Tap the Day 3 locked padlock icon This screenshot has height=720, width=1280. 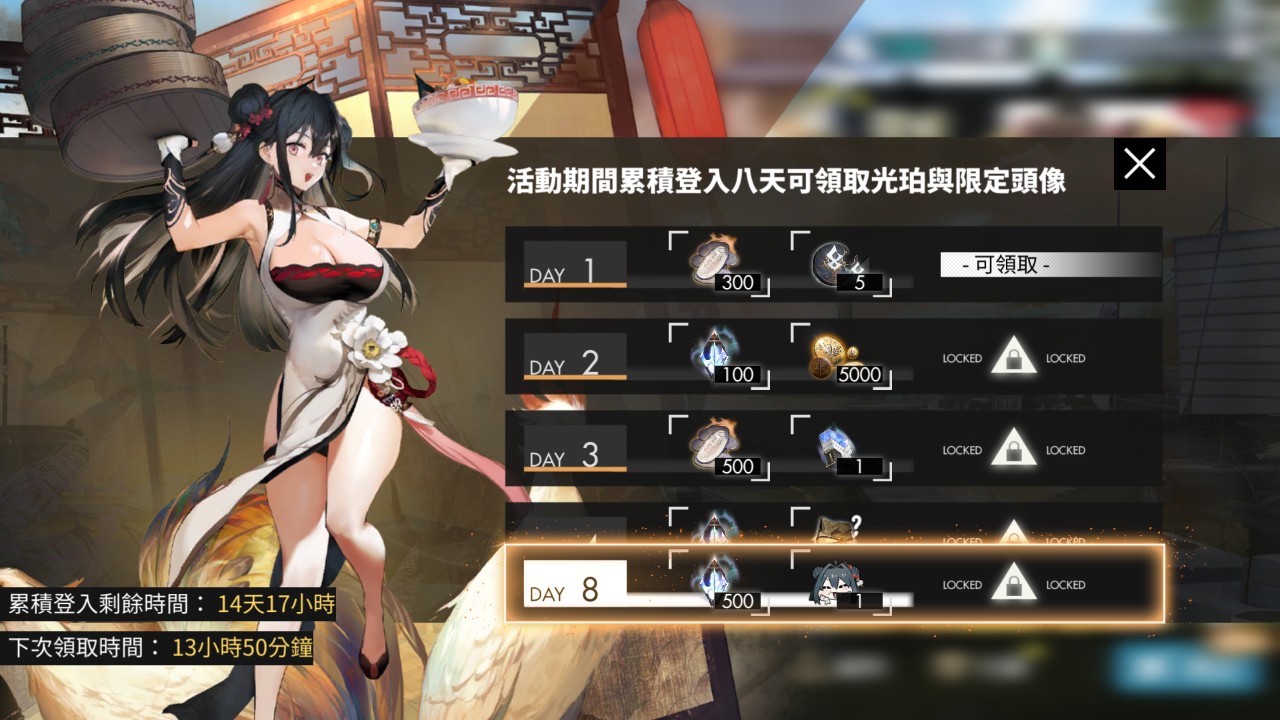point(1013,450)
